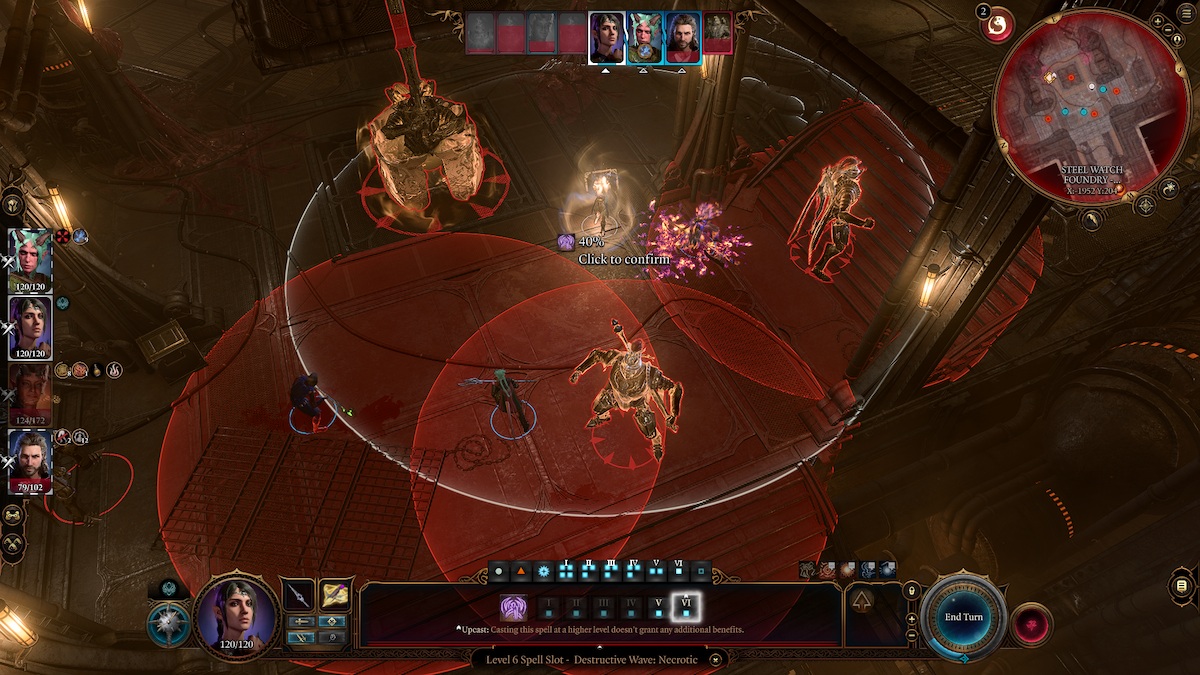Click the red reaction orb beside End Turn
Viewport: 1200px width, 675px height.
click(x=1031, y=624)
